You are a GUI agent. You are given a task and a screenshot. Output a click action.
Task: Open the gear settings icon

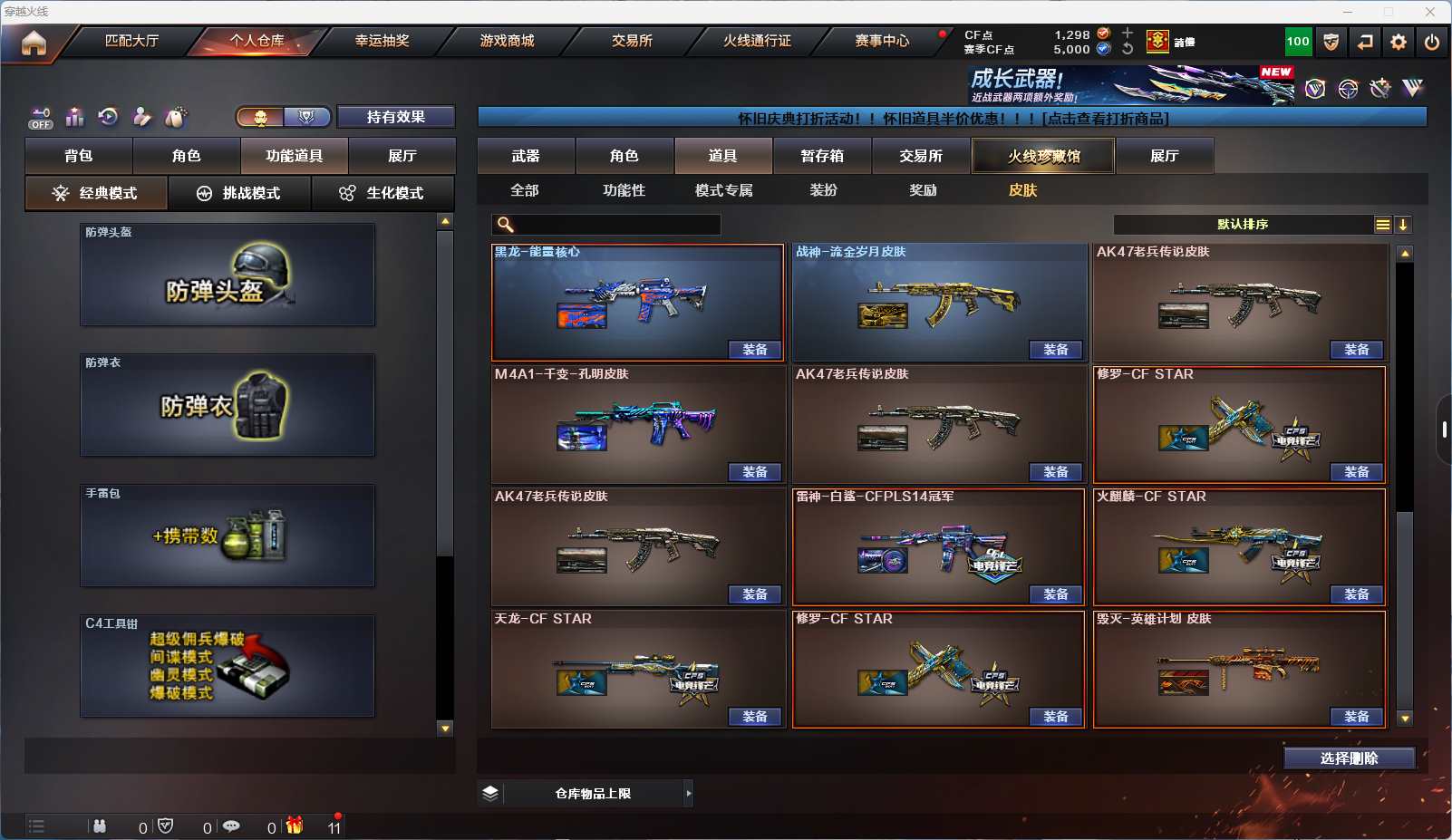[x=1399, y=42]
